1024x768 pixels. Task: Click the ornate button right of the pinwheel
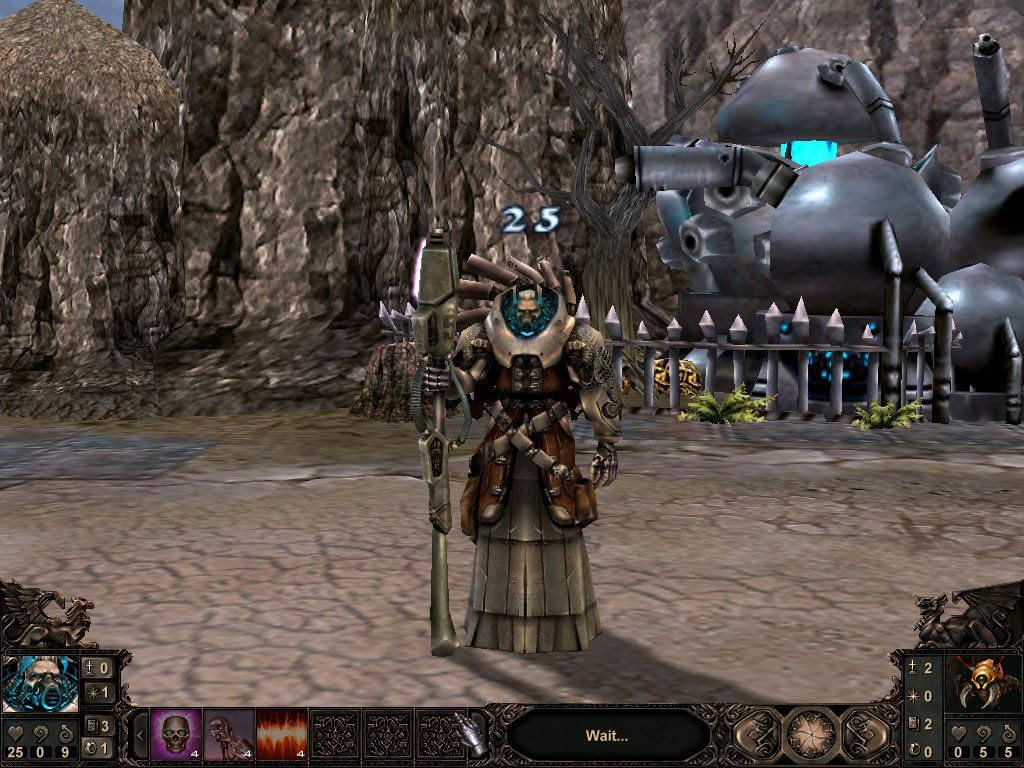(x=865, y=735)
